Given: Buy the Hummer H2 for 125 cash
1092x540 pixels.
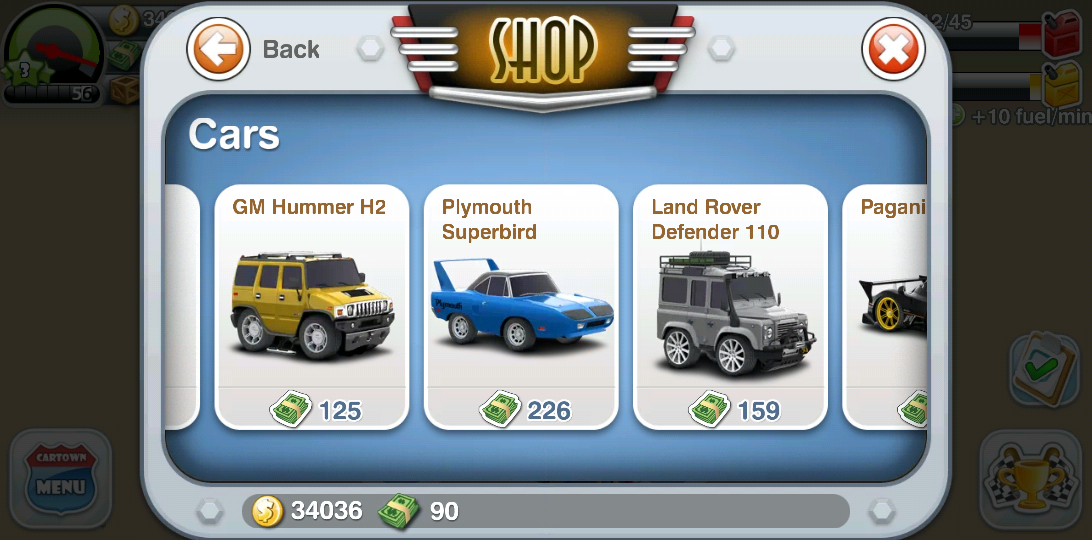Looking at the screenshot, I should tap(315, 409).
